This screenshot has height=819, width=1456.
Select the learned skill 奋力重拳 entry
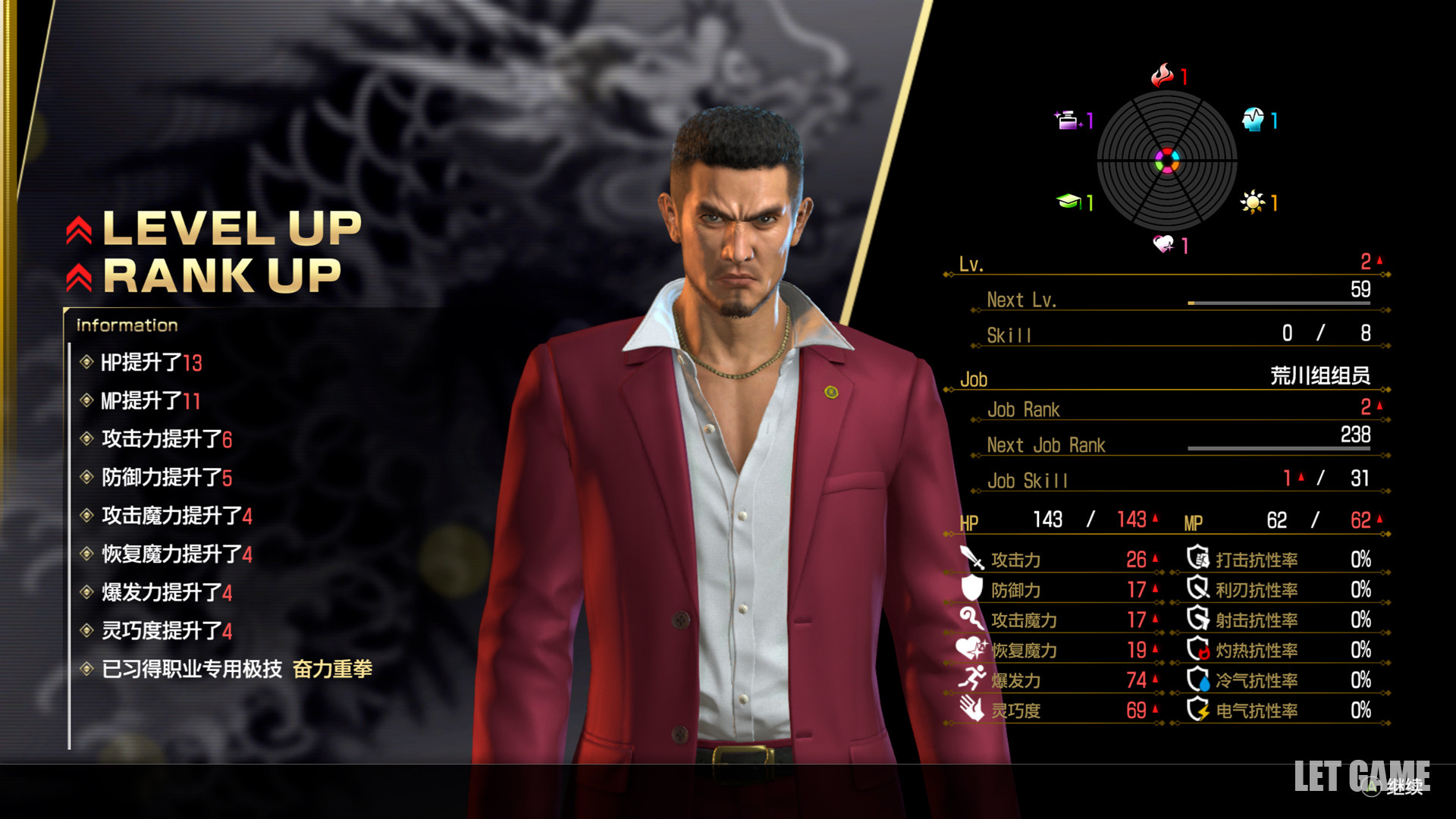point(332,669)
